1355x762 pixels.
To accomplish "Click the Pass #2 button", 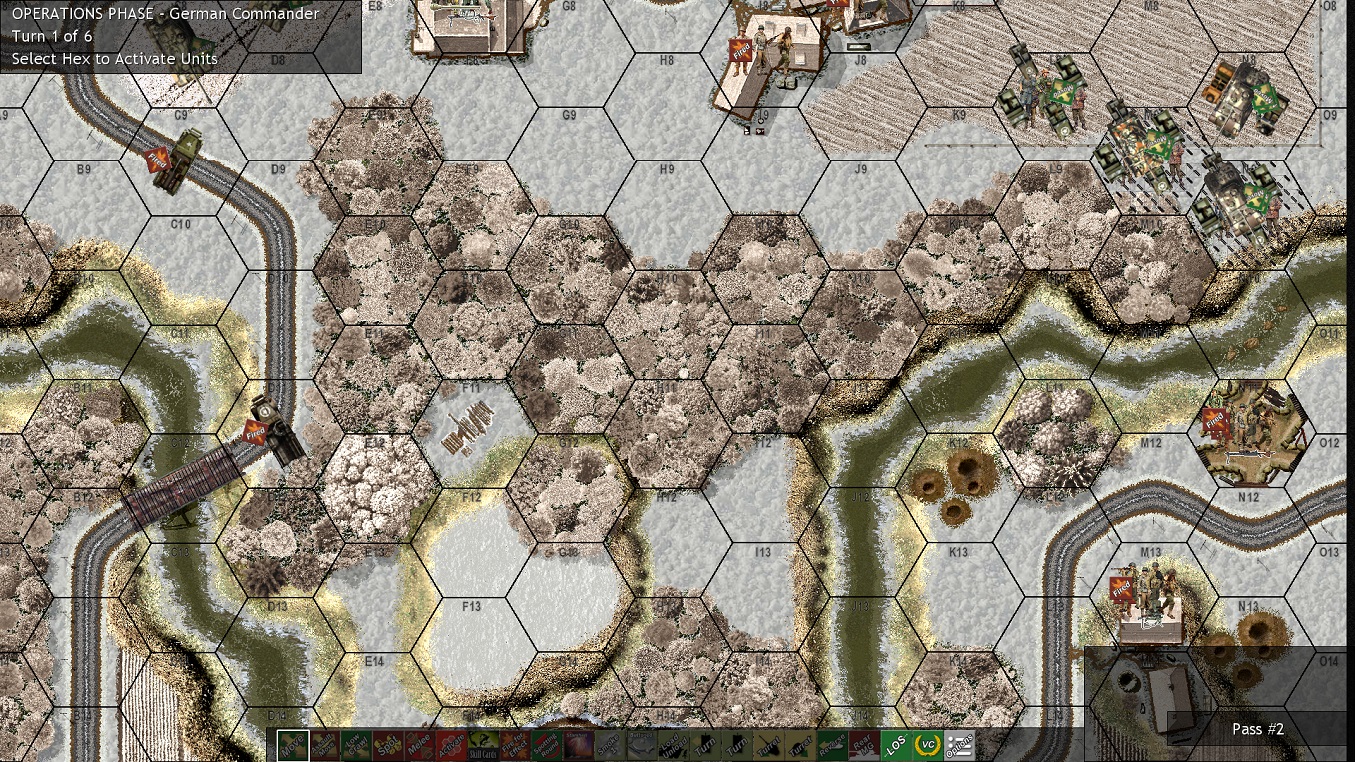I will [1258, 729].
